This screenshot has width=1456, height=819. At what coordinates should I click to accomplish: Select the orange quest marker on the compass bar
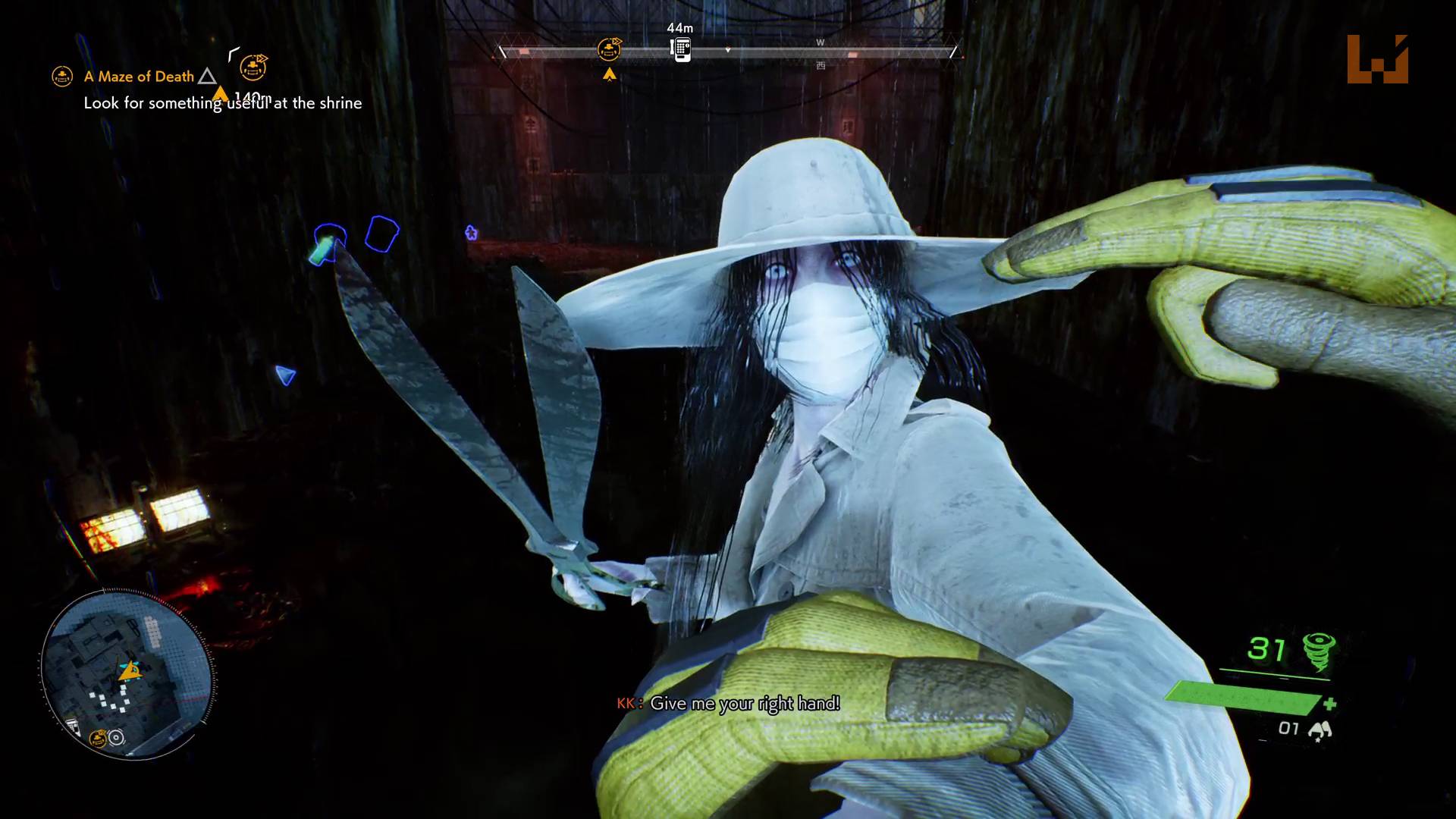(x=609, y=50)
